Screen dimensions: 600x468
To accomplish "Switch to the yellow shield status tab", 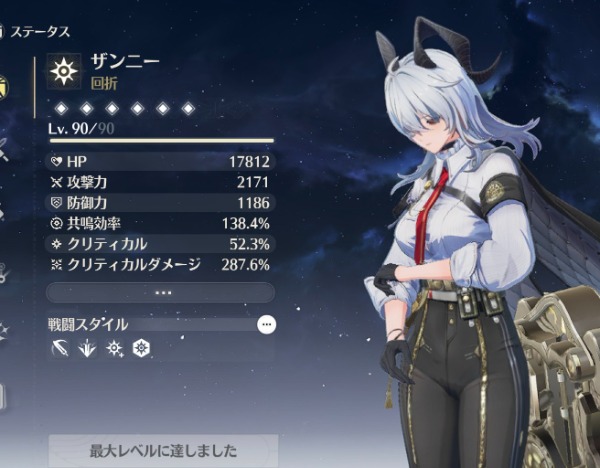I will (x=4, y=88).
